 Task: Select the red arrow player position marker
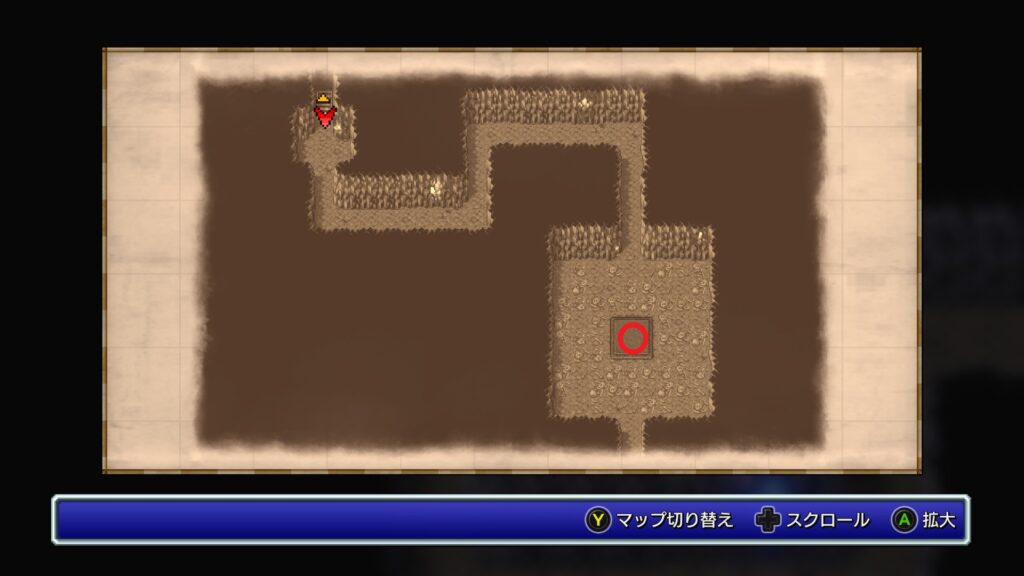coord(324,114)
